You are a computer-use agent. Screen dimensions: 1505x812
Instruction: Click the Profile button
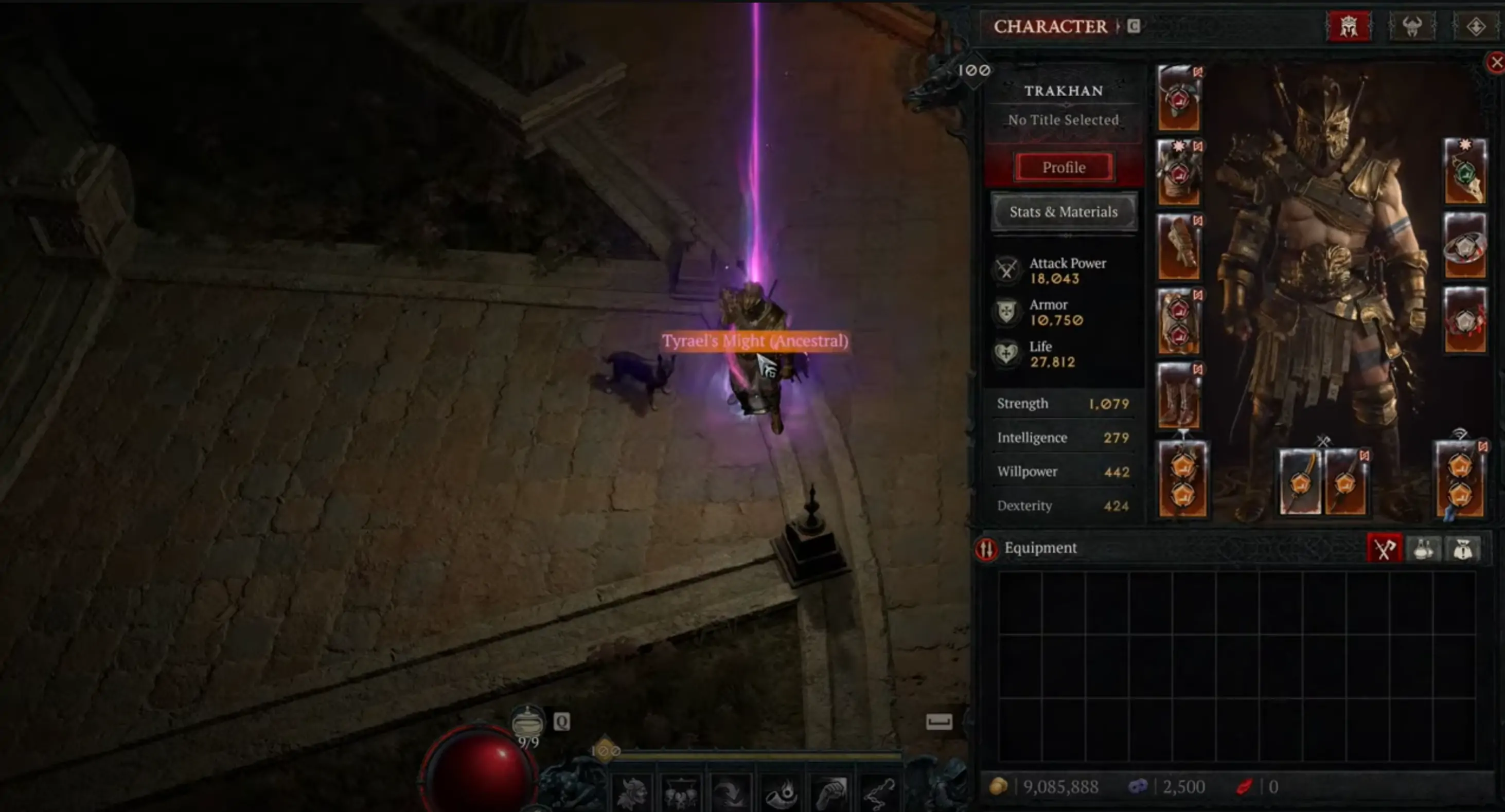click(1064, 168)
